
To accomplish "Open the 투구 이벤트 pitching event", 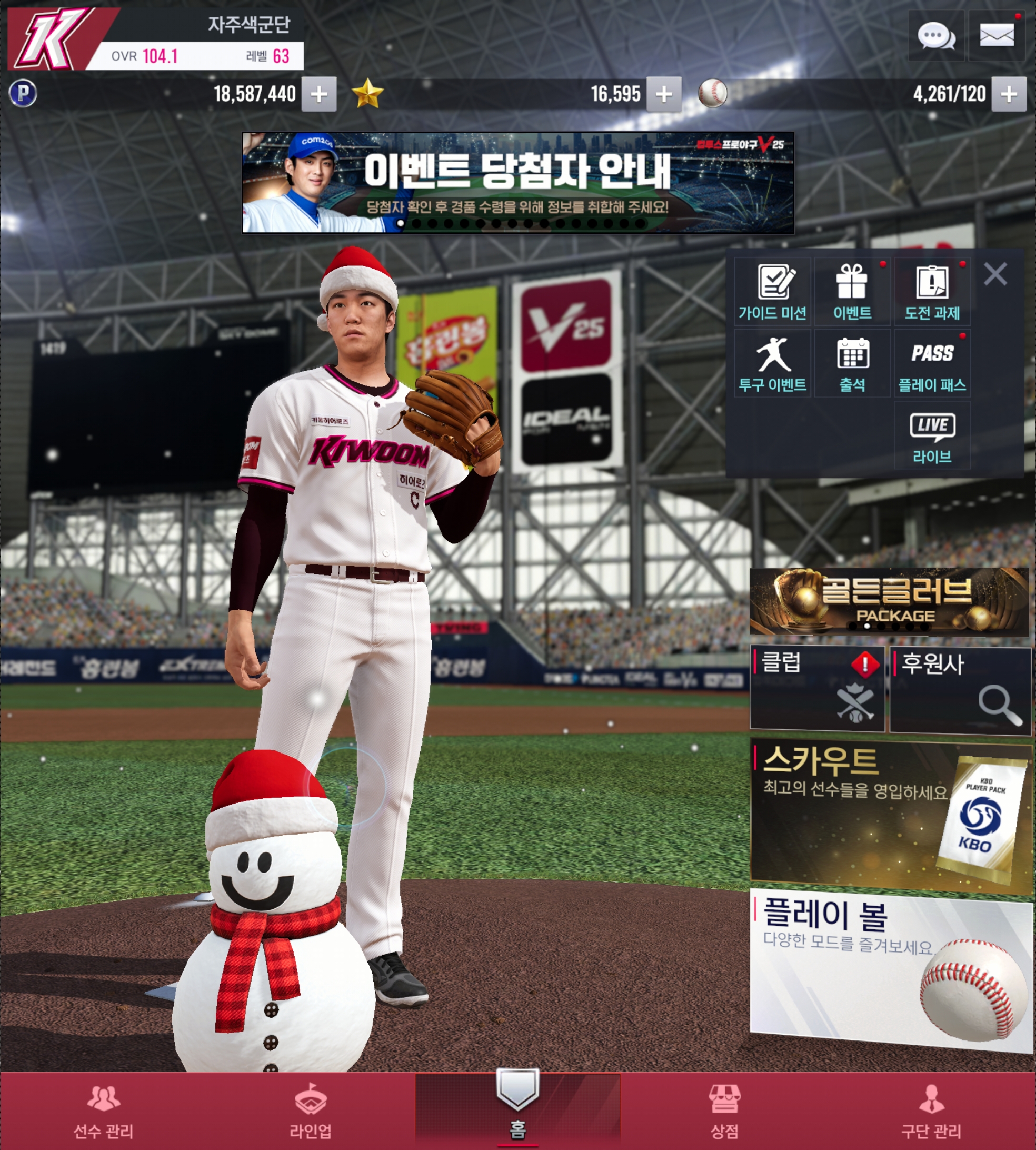I will [x=772, y=364].
